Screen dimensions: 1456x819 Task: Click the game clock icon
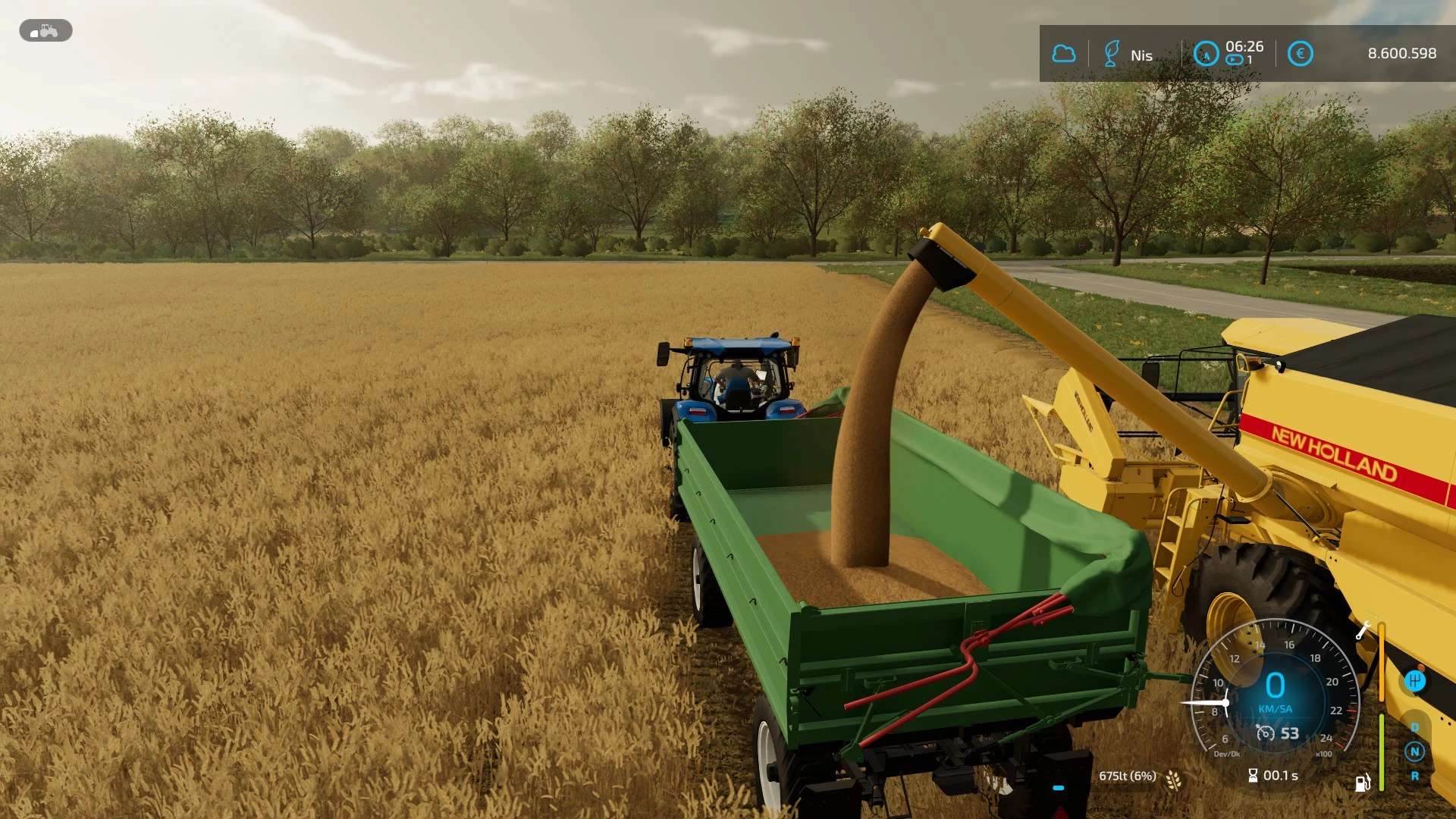pos(1206,54)
